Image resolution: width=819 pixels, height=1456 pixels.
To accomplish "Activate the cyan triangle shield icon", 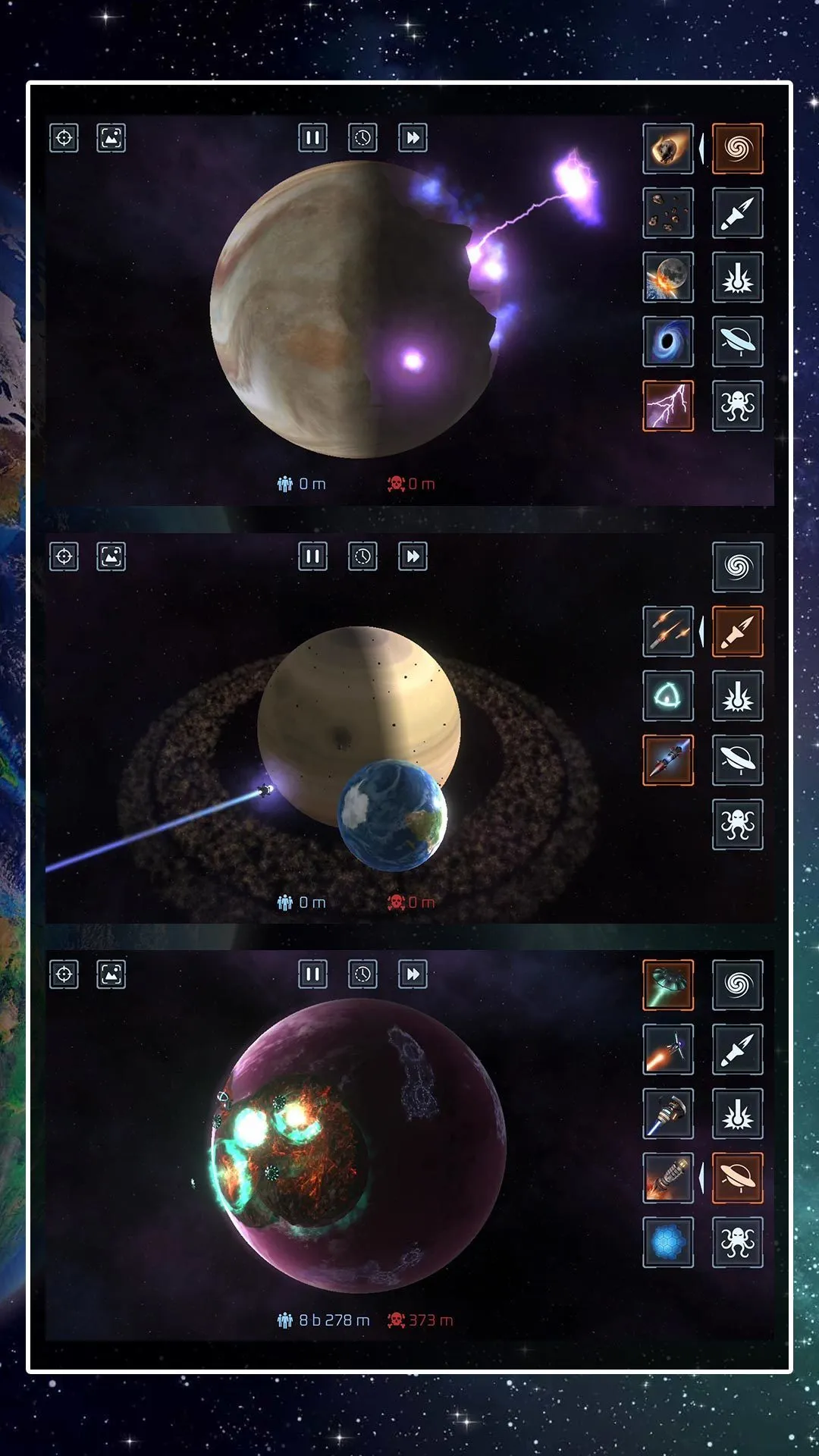I will tap(668, 695).
